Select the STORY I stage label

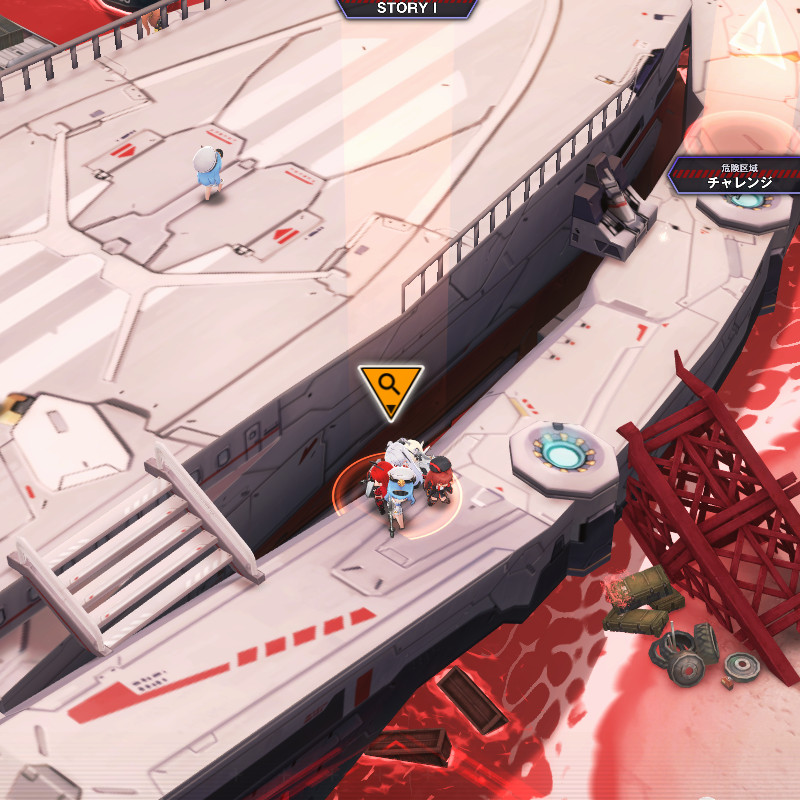407,8
